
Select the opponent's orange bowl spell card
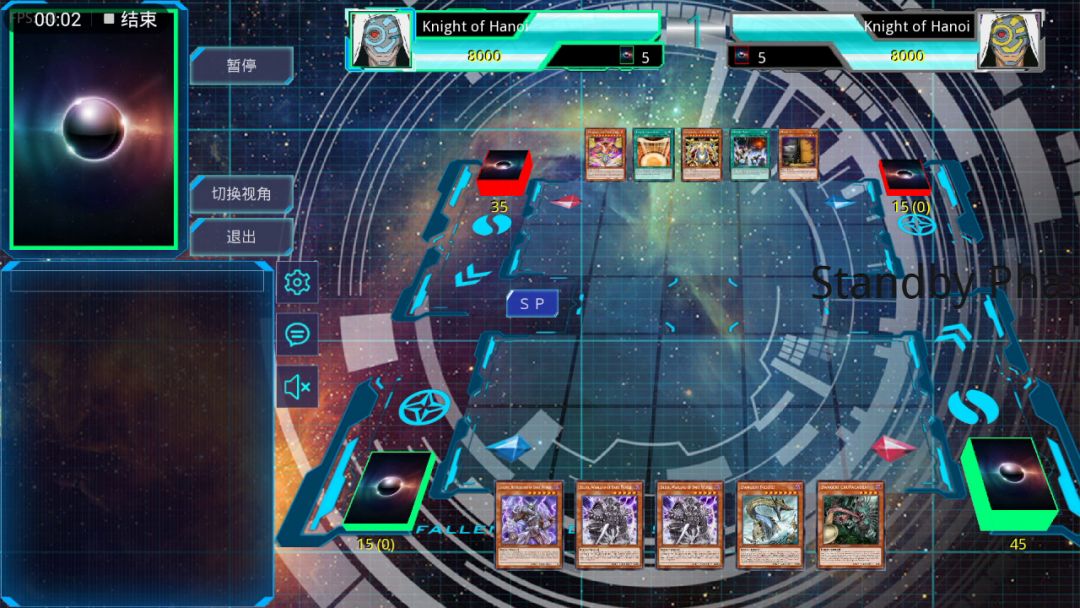(x=653, y=154)
